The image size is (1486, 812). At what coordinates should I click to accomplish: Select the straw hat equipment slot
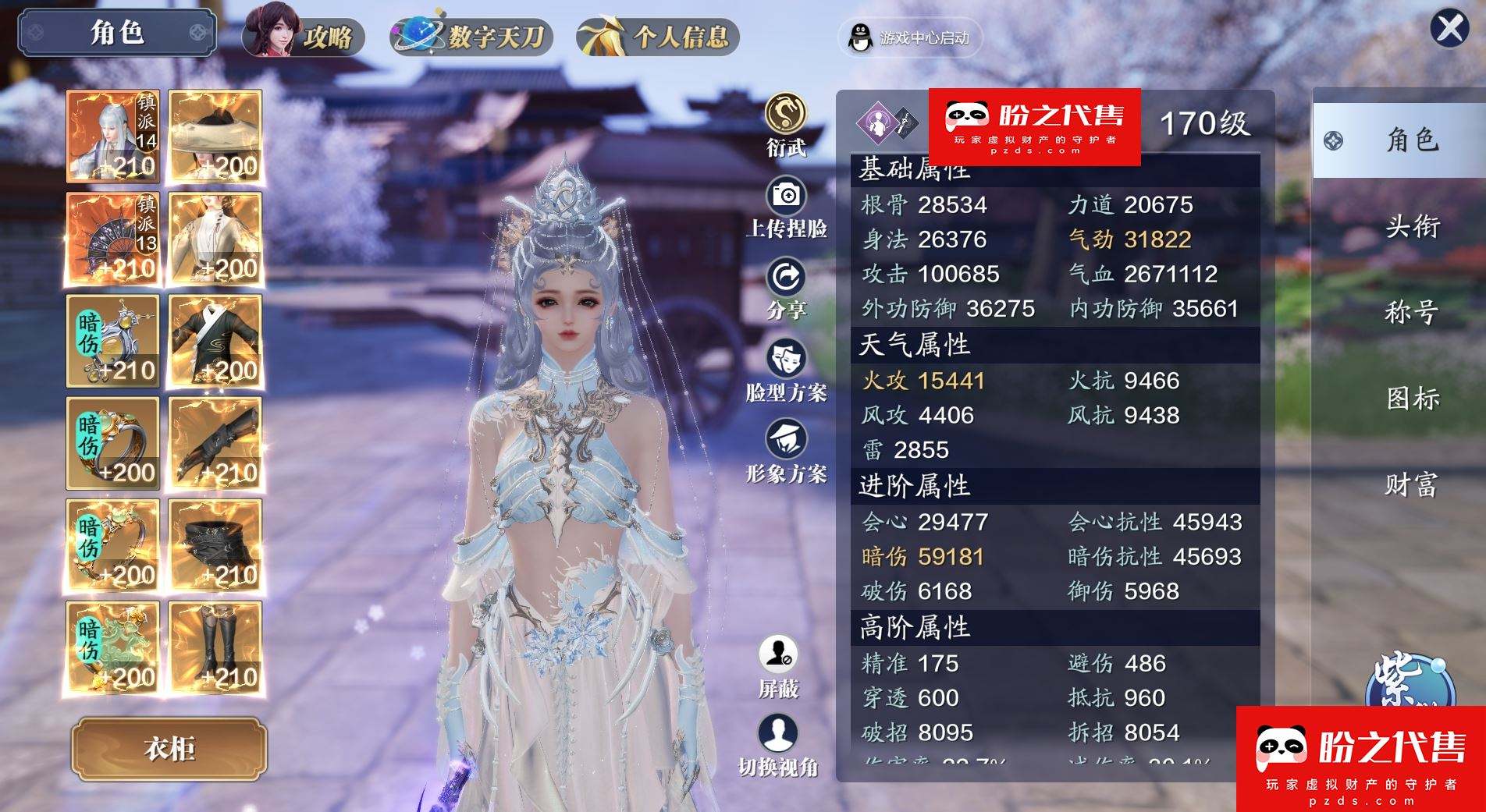click(x=215, y=137)
